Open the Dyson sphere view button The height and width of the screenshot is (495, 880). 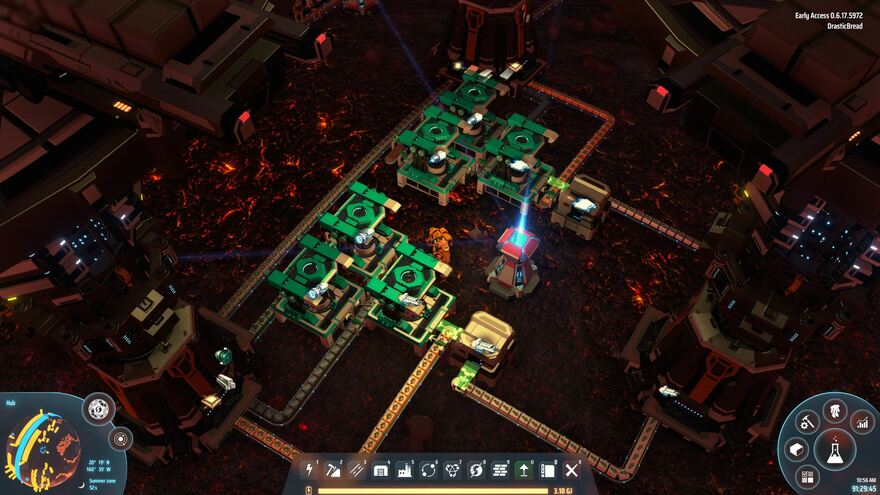tap(99, 408)
